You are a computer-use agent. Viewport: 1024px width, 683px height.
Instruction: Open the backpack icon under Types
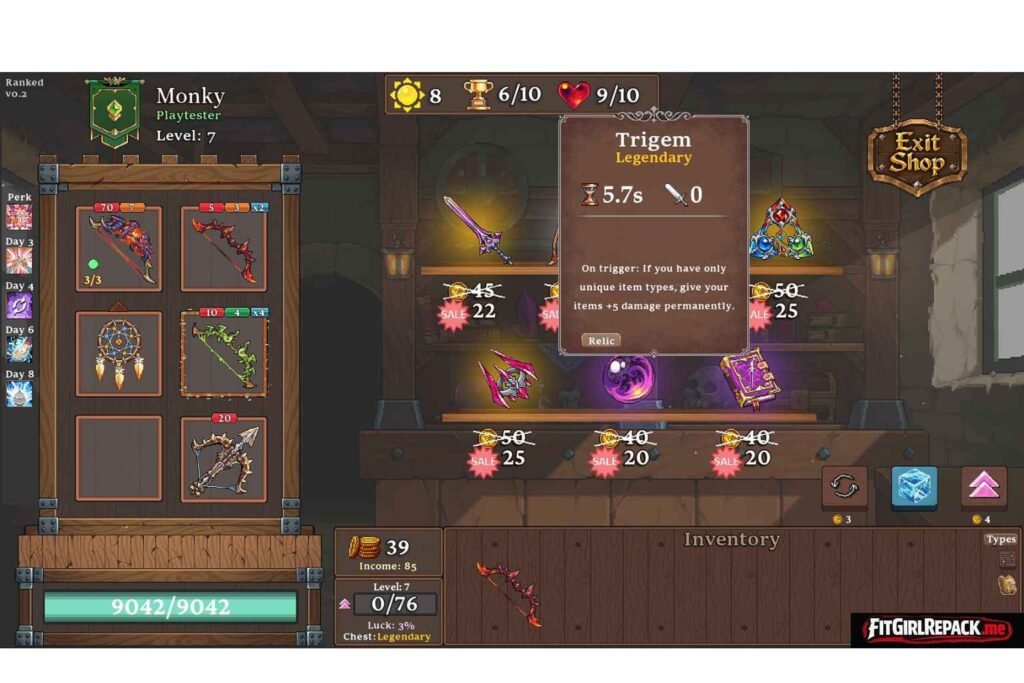pyautogui.click(x=1006, y=584)
